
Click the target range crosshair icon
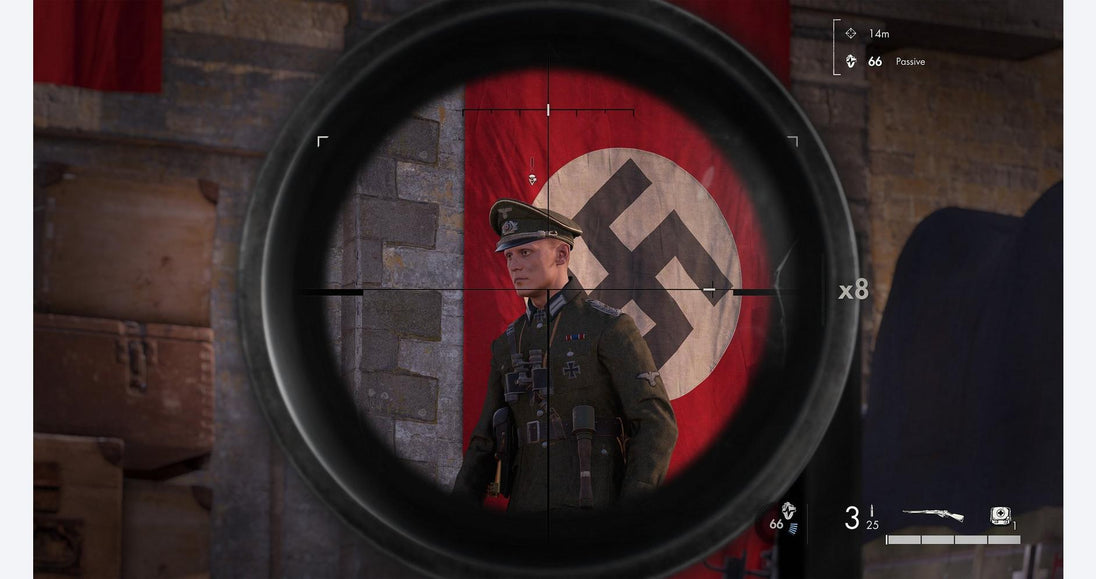[x=851, y=33]
